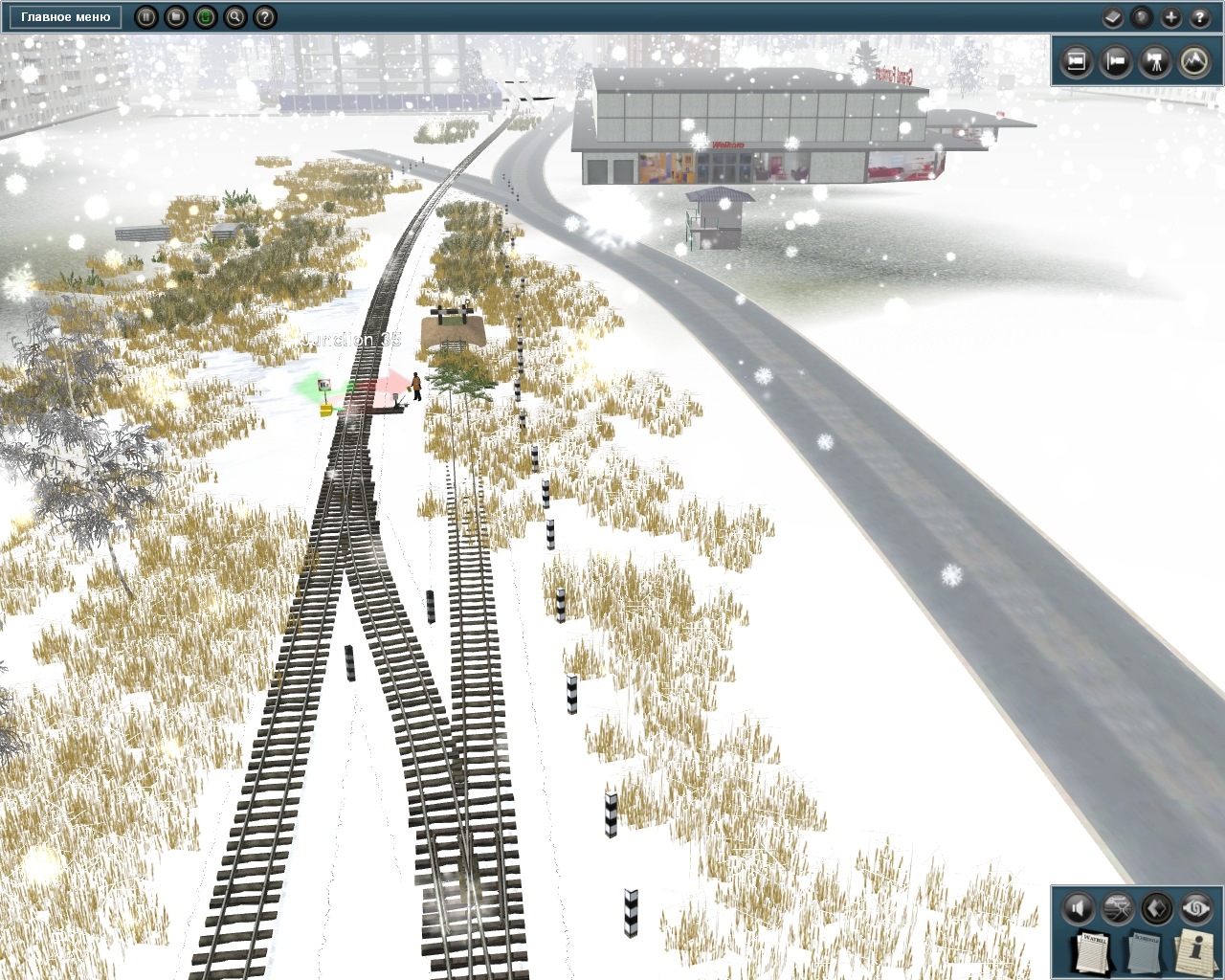Image resolution: width=1225 pixels, height=980 pixels.
Task: Click the folder icon button
Action: [175, 17]
